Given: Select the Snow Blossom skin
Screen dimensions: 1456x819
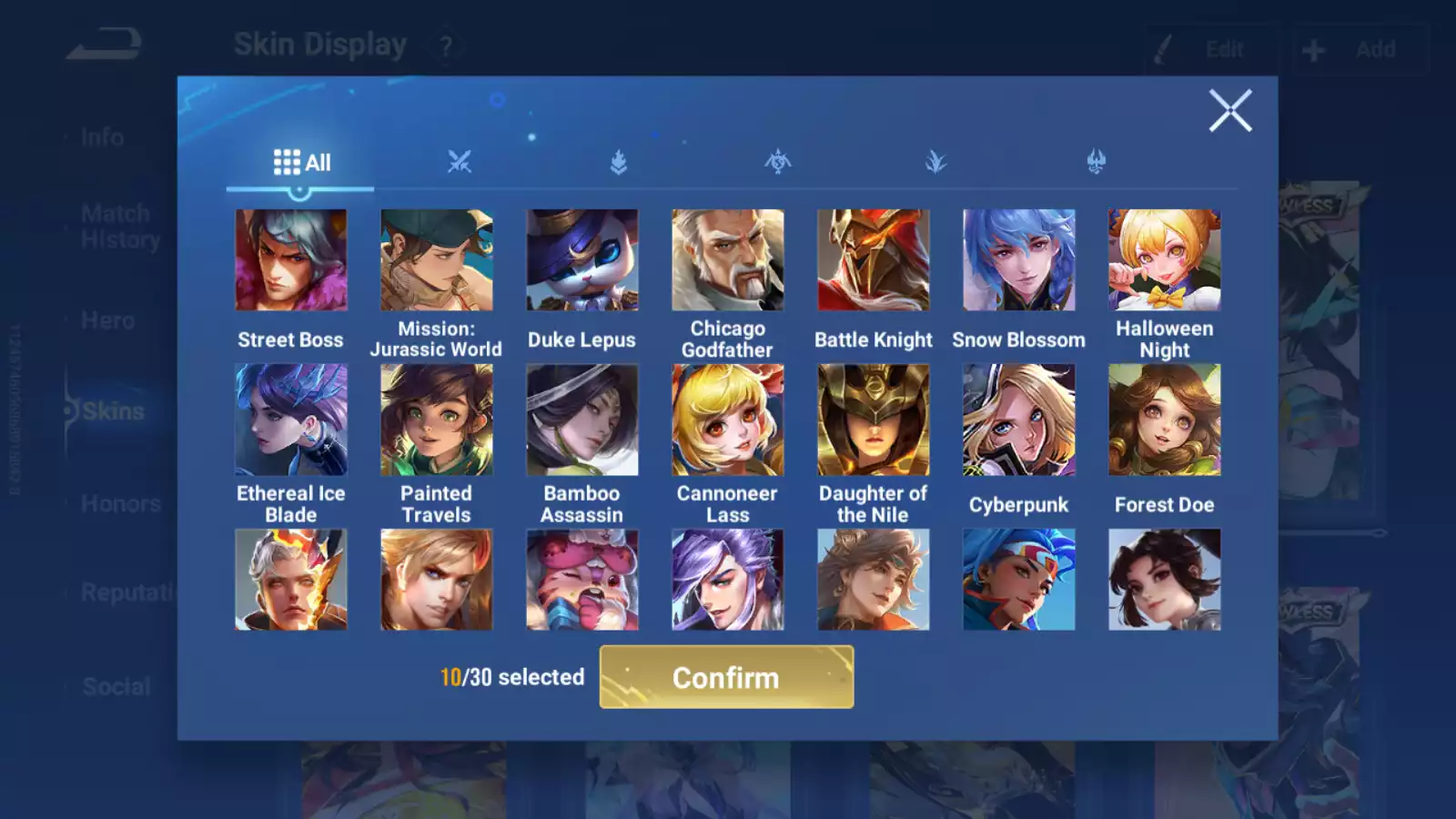Looking at the screenshot, I should [x=1018, y=260].
